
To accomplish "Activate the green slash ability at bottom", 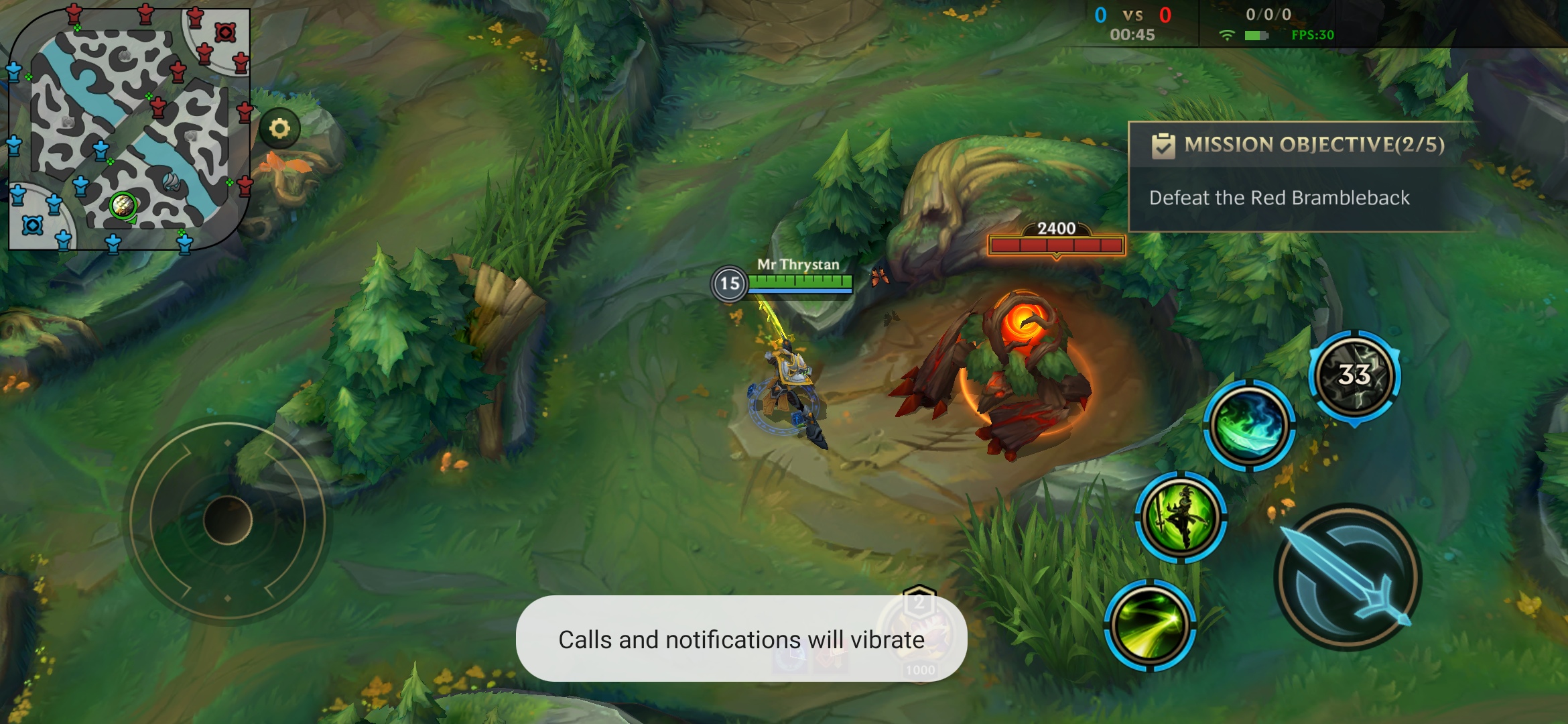I will pyautogui.click(x=1149, y=625).
